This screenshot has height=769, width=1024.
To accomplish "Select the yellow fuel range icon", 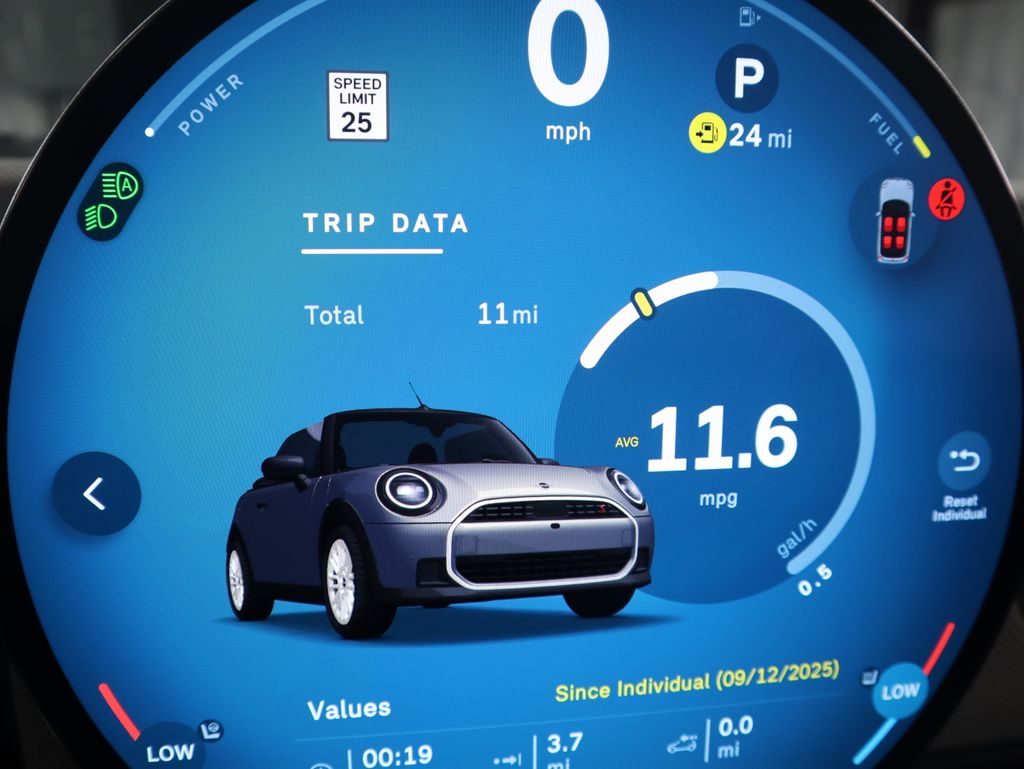I will [707, 133].
